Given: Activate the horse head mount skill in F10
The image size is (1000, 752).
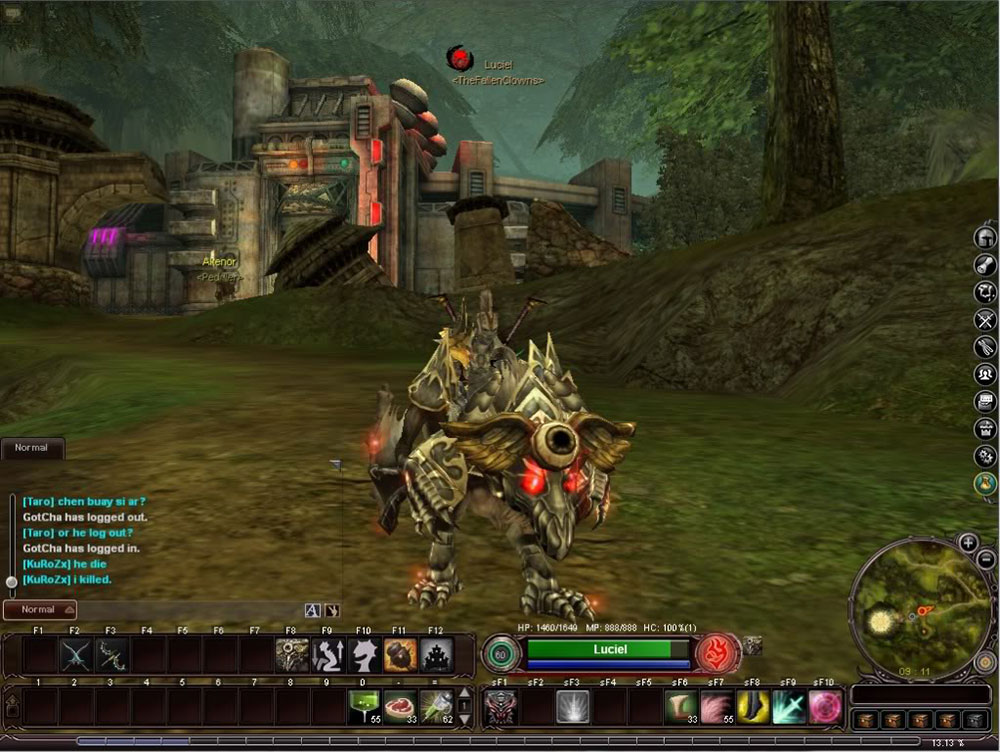Looking at the screenshot, I should [x=364, y=656].
